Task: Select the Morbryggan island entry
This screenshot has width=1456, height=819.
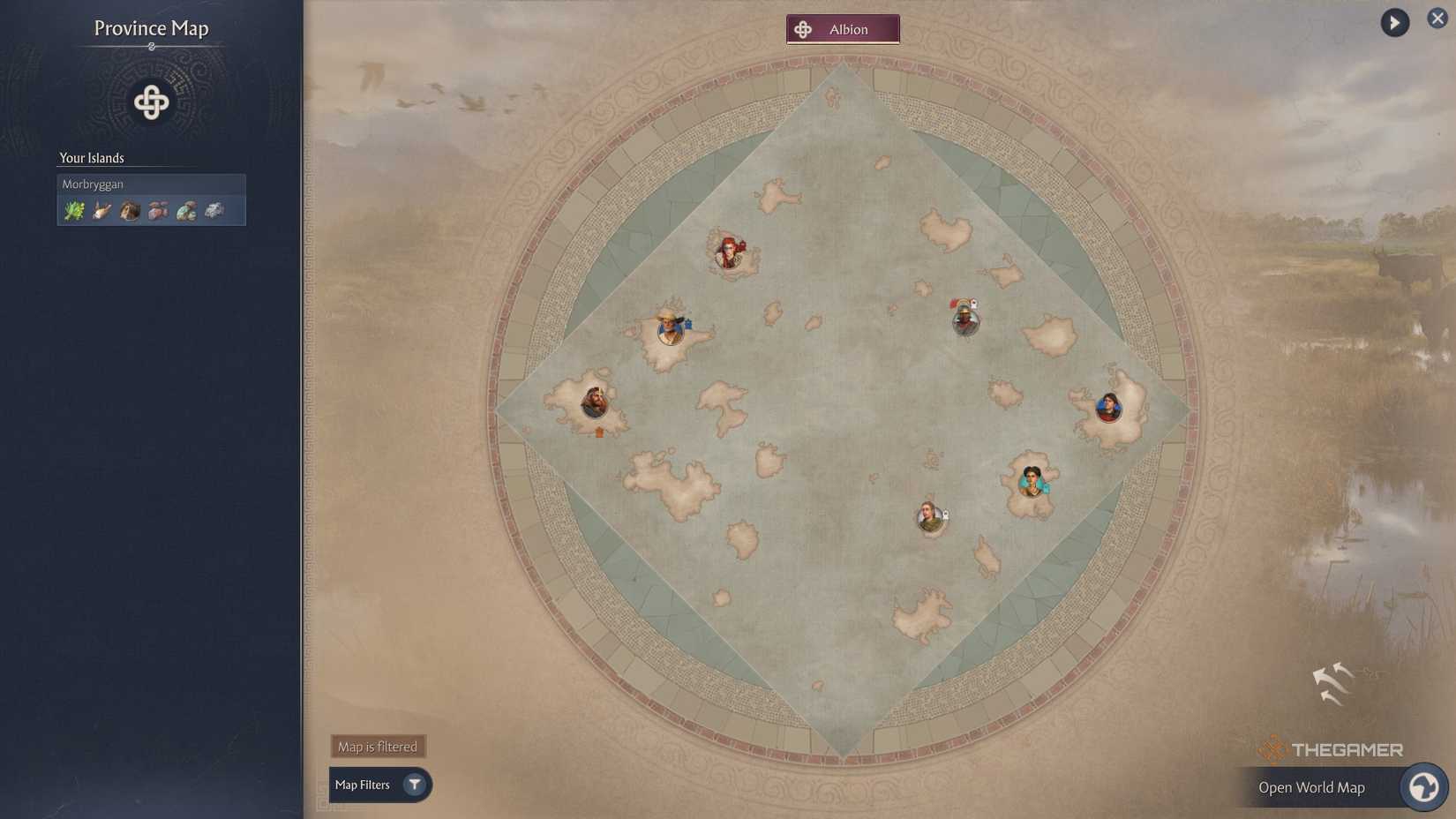Action: tap(151, 184)
